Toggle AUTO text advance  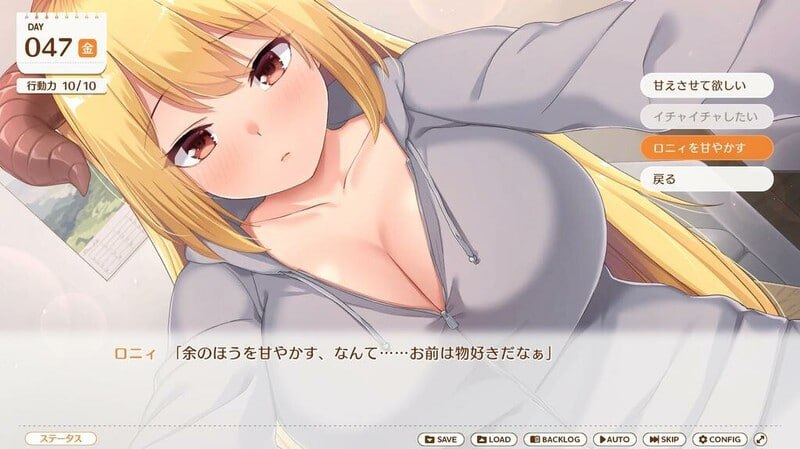tap(615, 439)
